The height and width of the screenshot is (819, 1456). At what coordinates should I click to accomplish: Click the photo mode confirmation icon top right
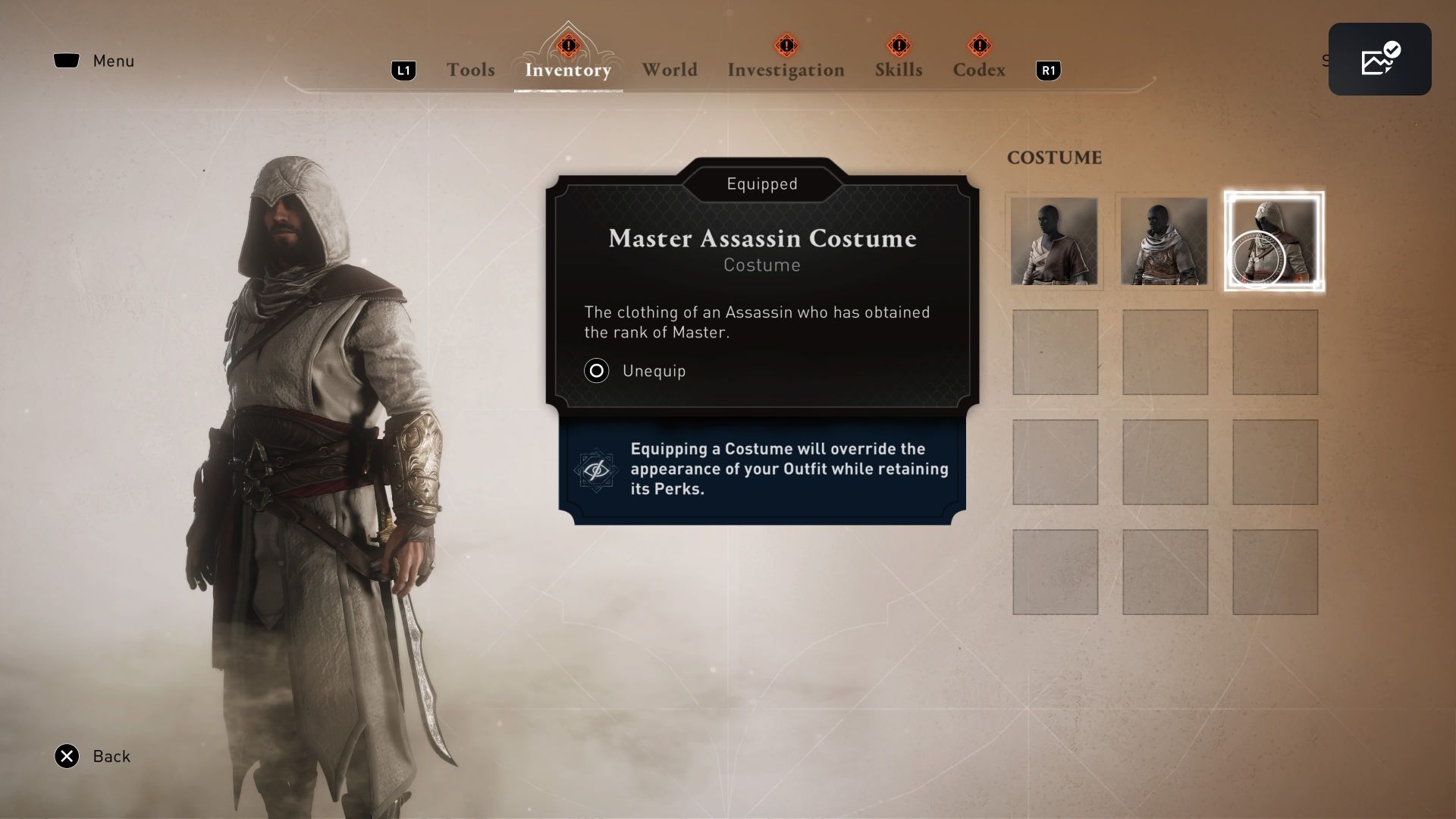tap(1379, 58)
